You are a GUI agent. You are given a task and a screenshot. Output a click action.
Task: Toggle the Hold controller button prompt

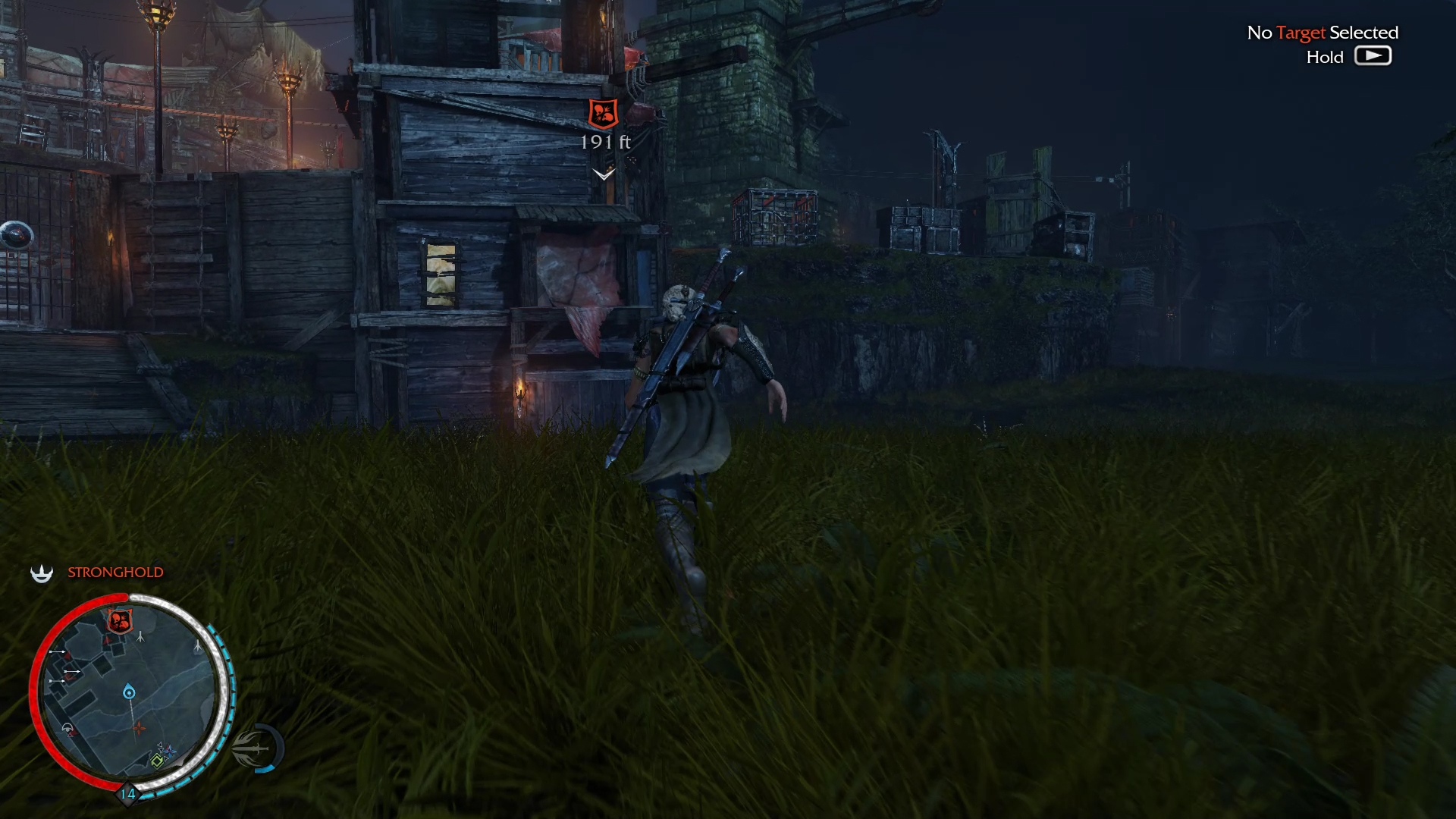(x=1373, y=55)
